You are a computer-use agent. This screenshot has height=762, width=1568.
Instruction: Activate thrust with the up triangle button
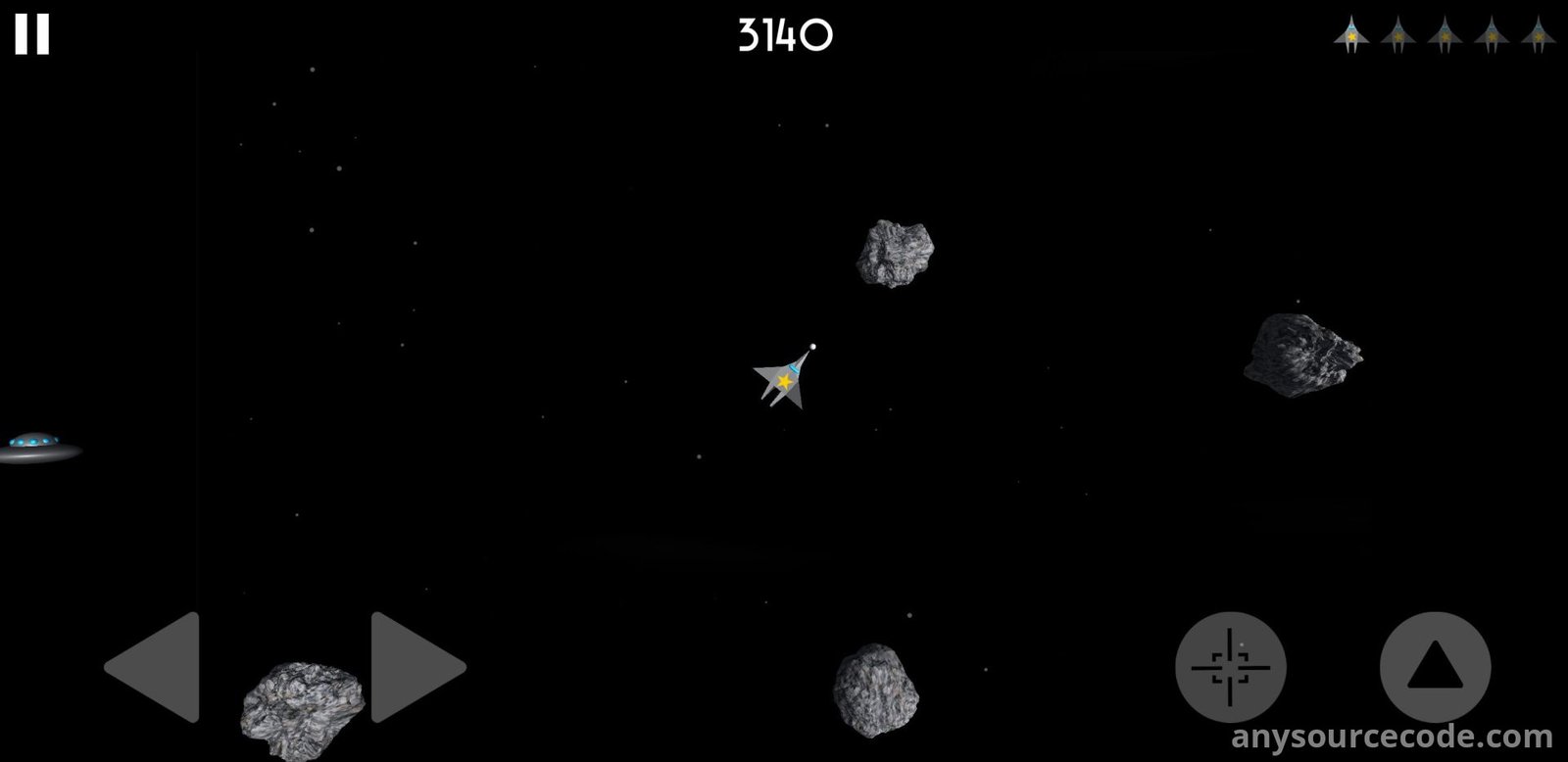click(1435, 667)
